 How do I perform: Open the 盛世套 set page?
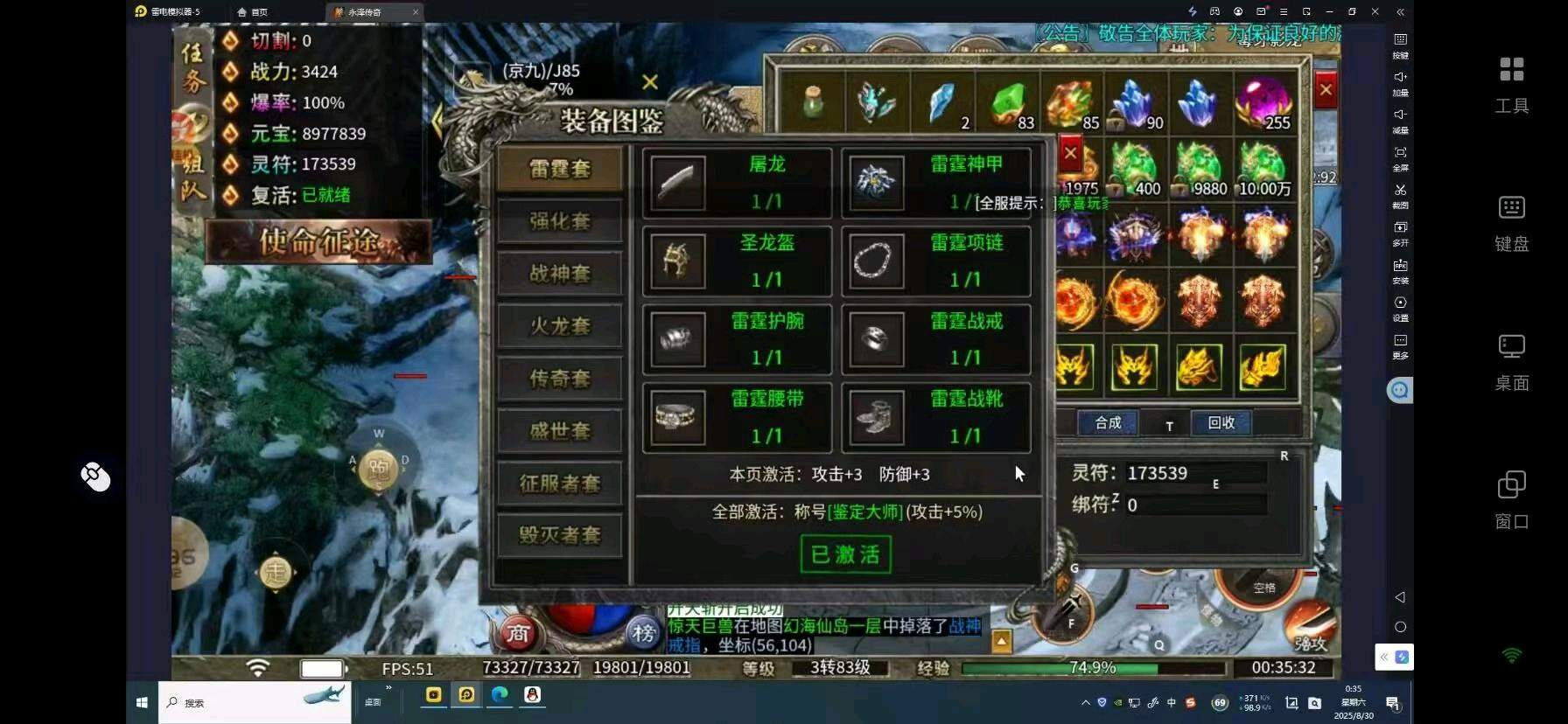pyautogui.click(x=560, y=430)
